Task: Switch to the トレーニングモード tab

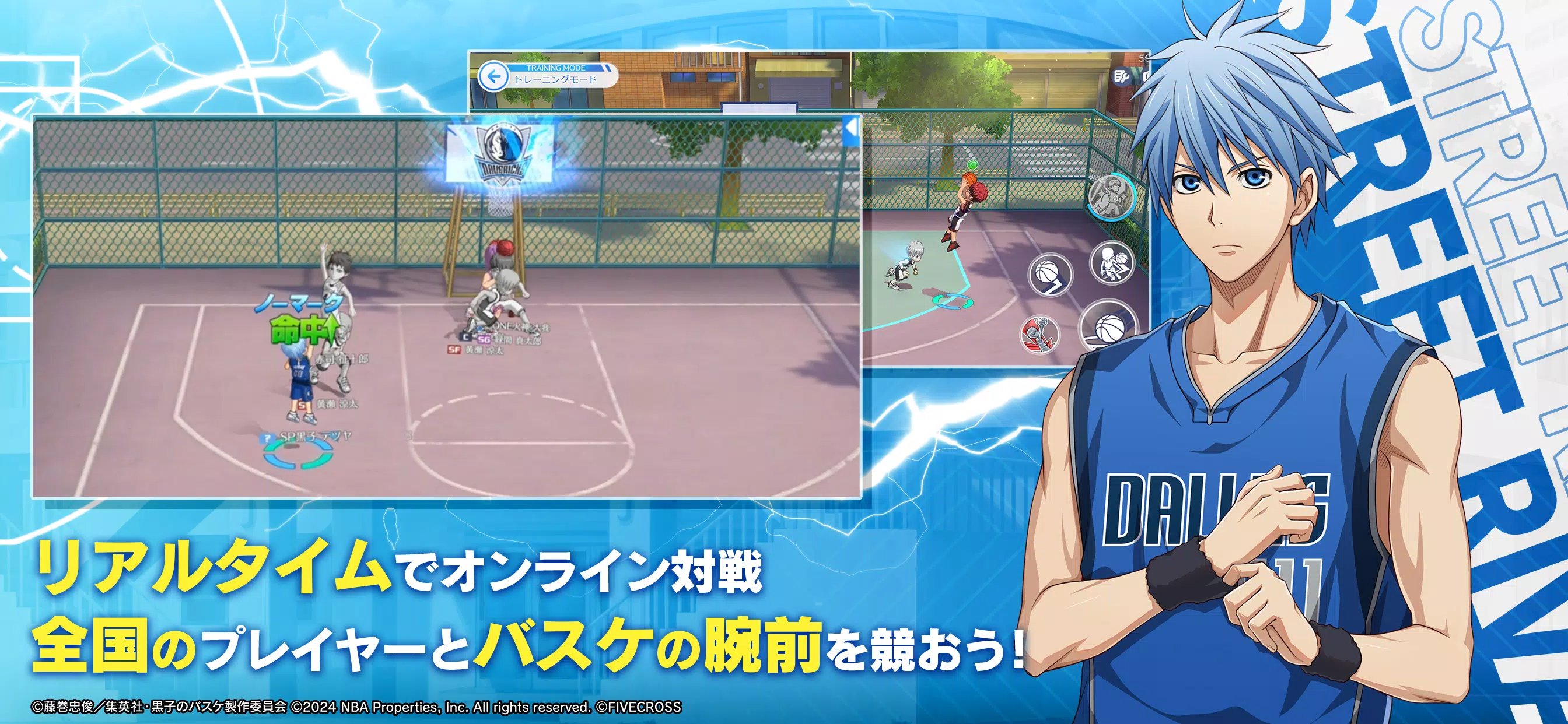Action: coord(556,80)
